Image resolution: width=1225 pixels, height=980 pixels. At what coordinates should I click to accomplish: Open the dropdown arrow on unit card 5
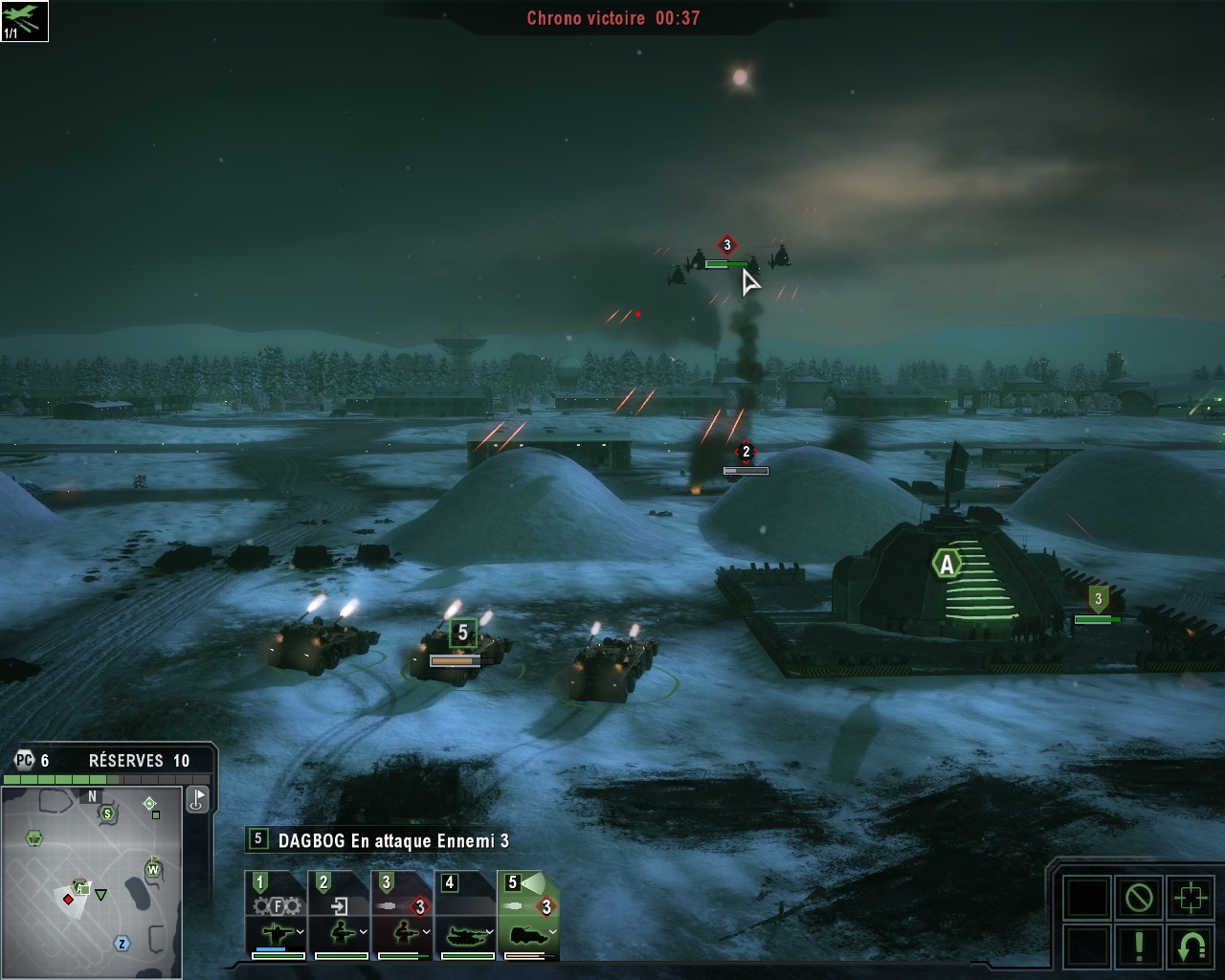[552, 932]
